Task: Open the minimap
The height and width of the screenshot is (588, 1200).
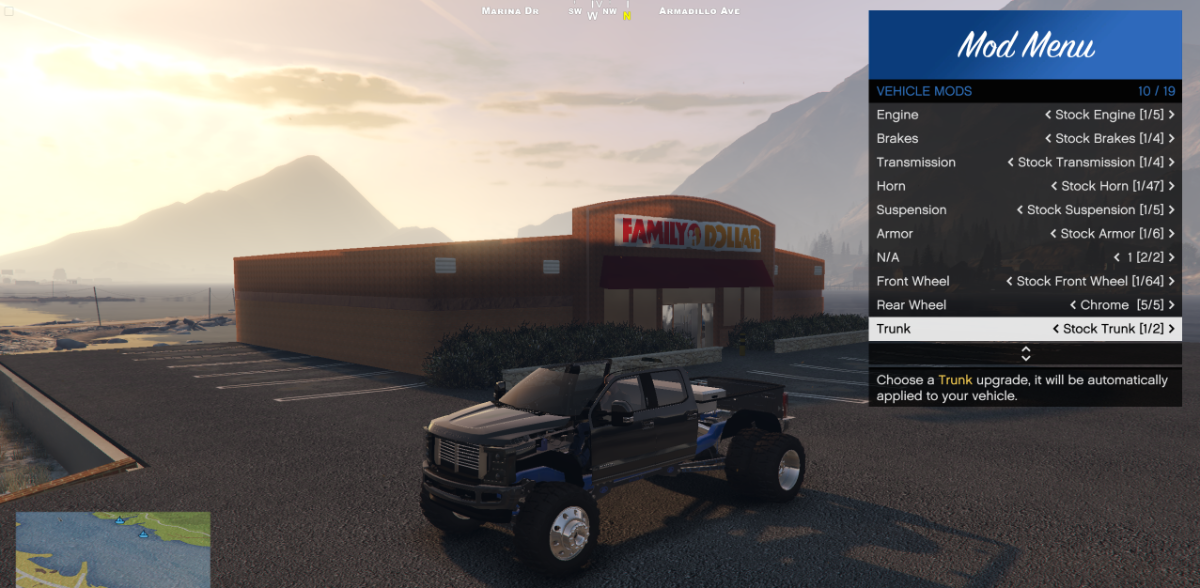Action: (x=113, y=549)
